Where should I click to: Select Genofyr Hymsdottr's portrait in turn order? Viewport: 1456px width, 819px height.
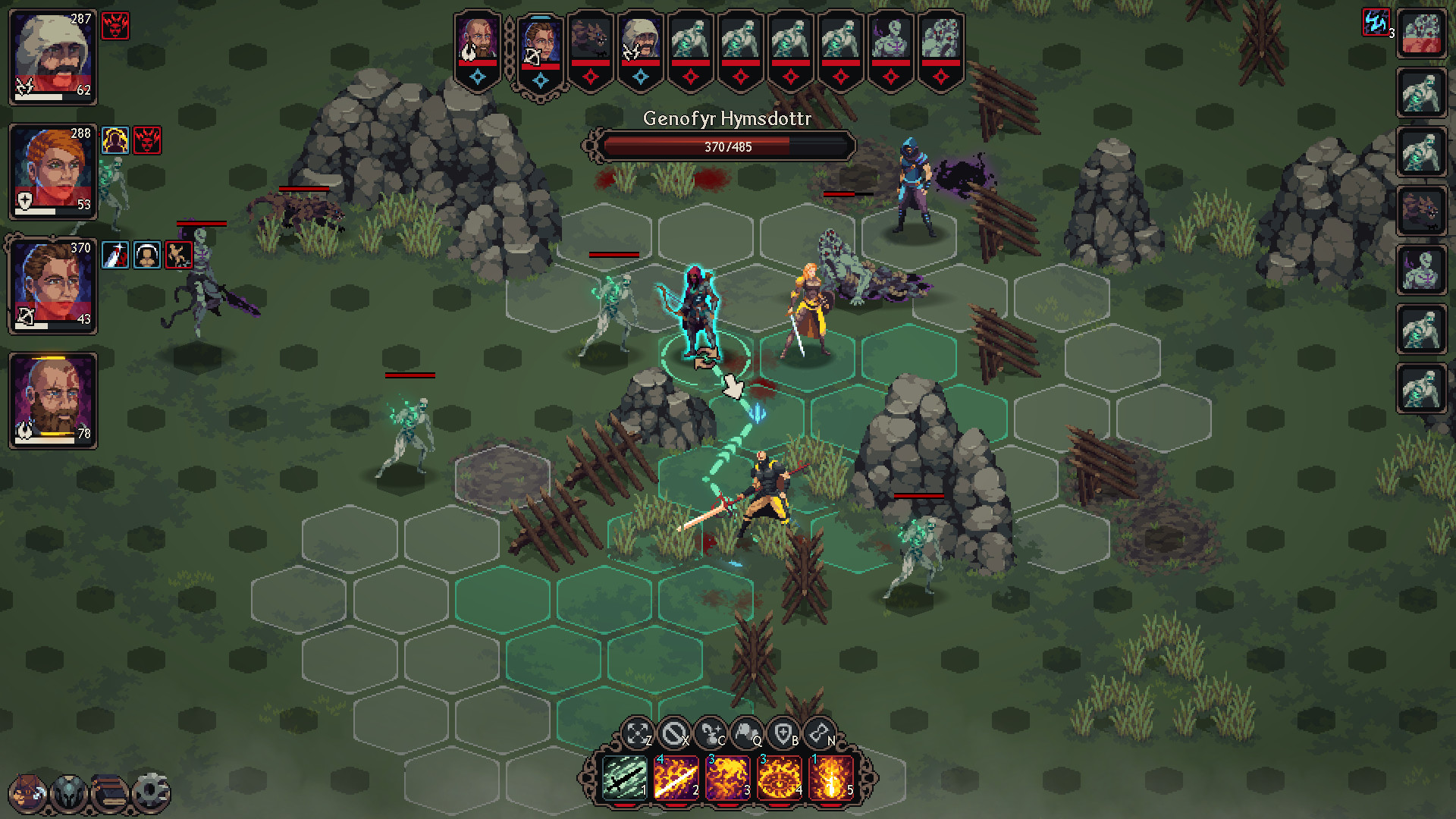click(x=541, y=44)
